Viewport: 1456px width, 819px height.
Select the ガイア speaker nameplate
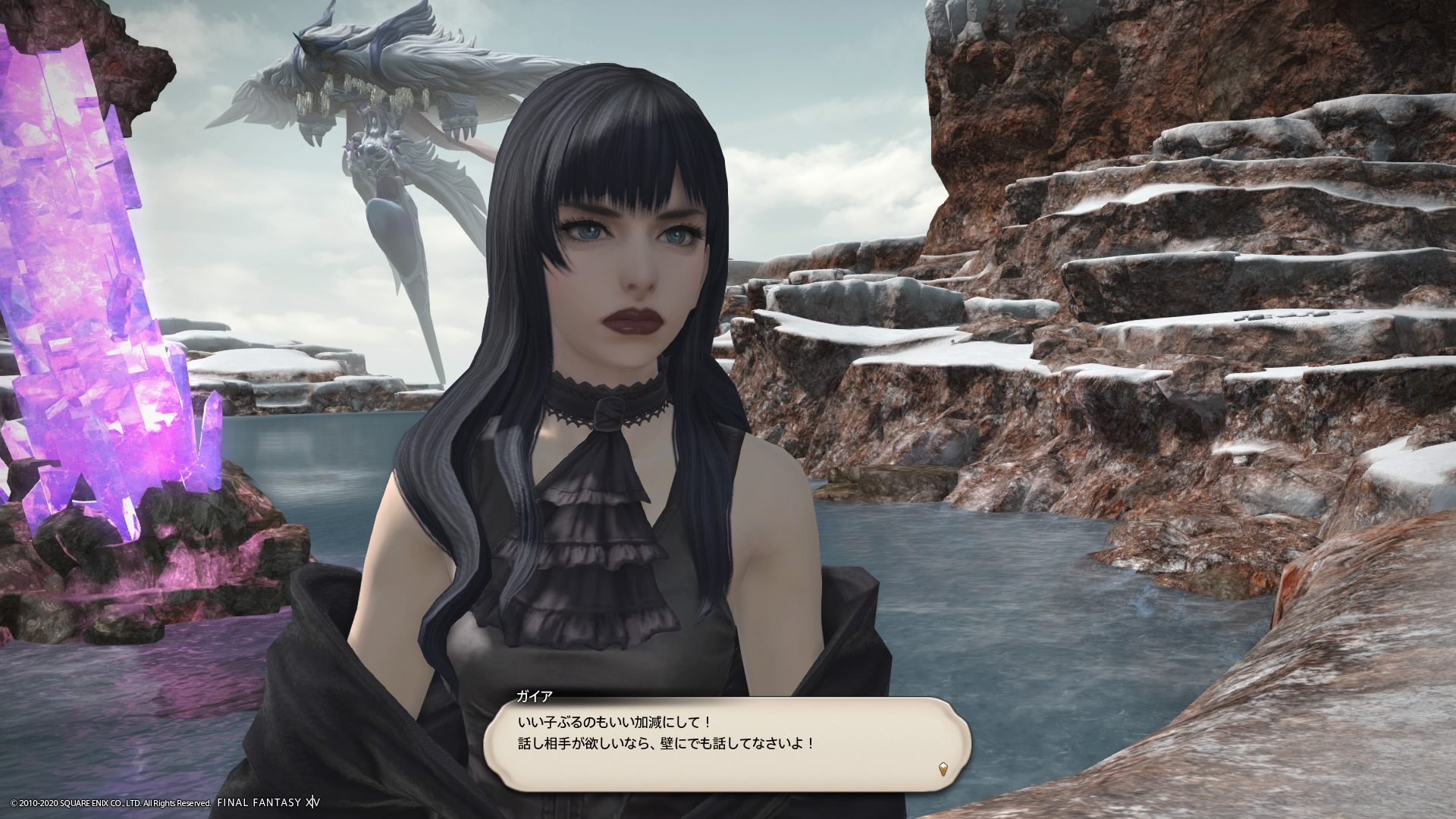(x=535, y=695)
